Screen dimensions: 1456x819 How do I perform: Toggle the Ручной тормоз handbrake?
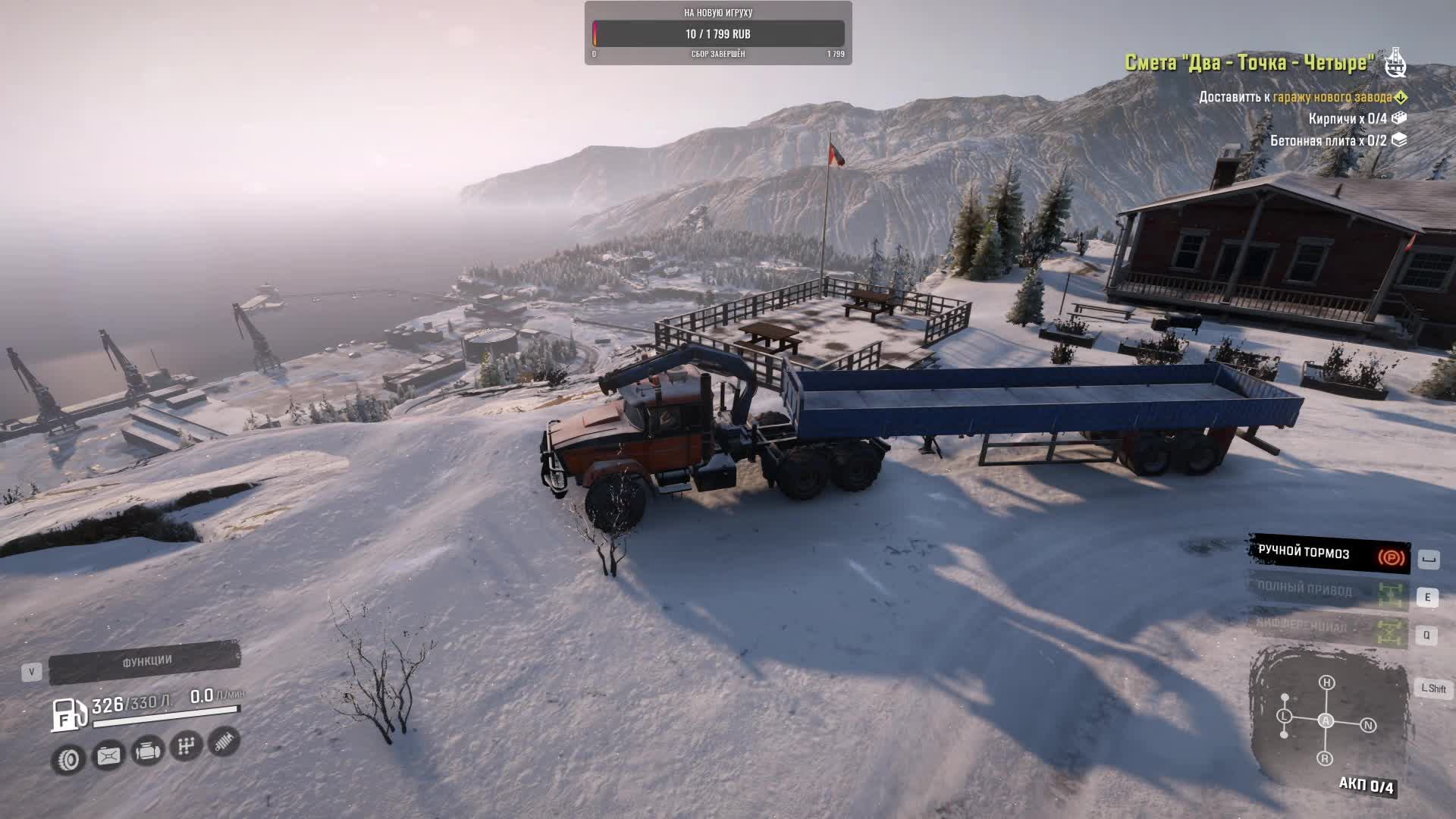(x=1329, y=555)
